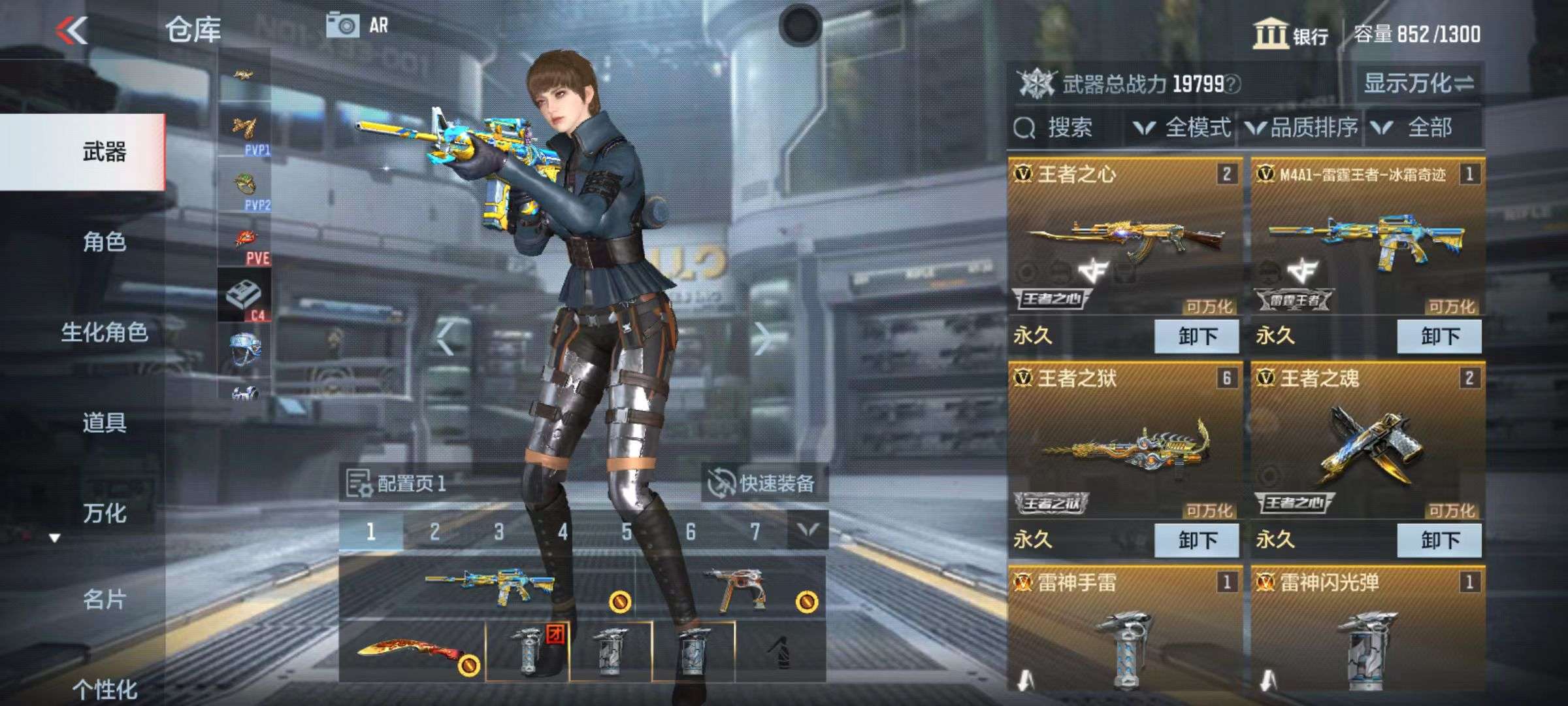Go back using the red arrow button
This screenshot has width=1568, height=706.
(72, 31)
